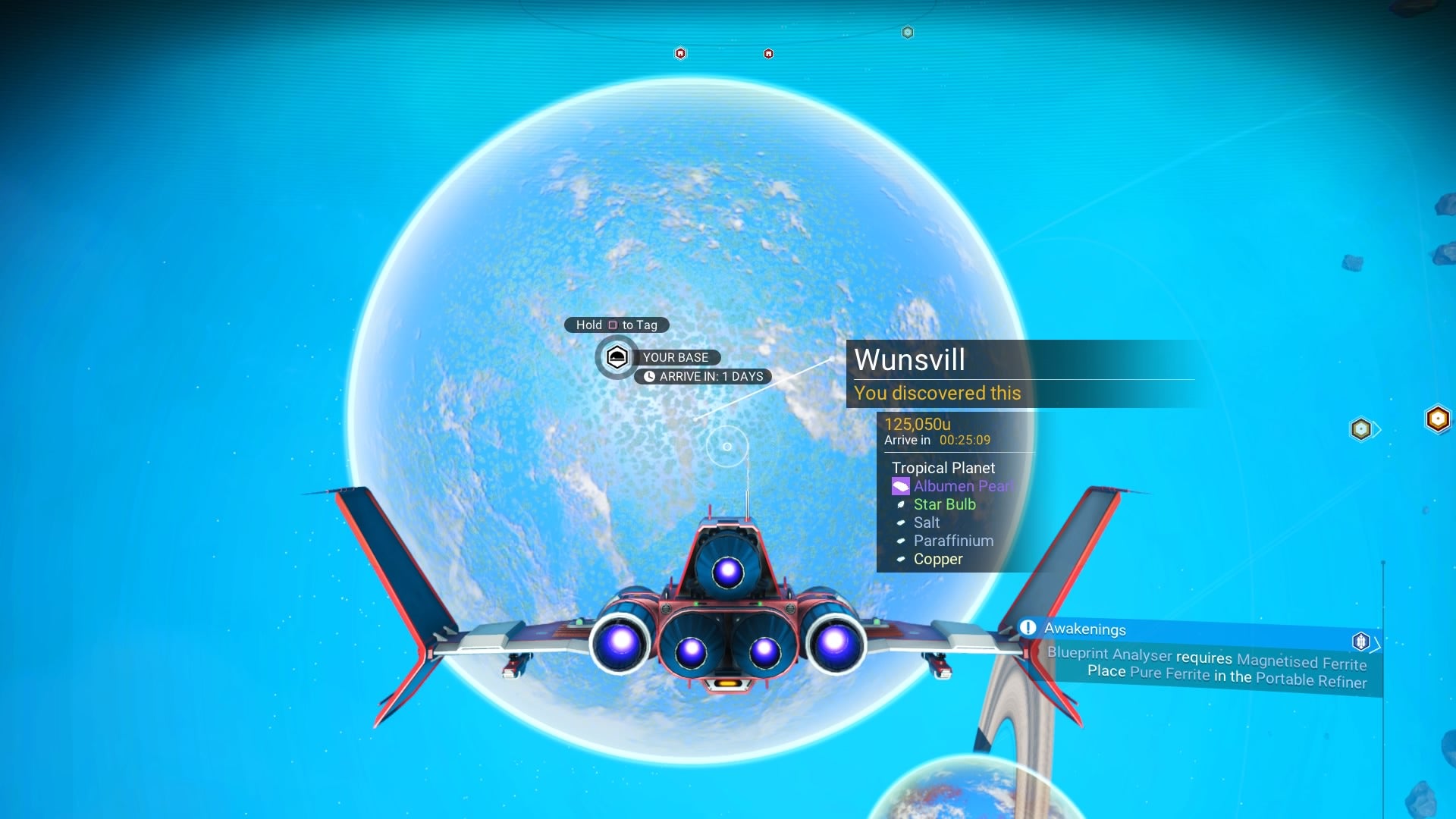Screen dimensions: 1456x819
Task: Select the Salt mineral icon
Action: [x=899, y=522]
